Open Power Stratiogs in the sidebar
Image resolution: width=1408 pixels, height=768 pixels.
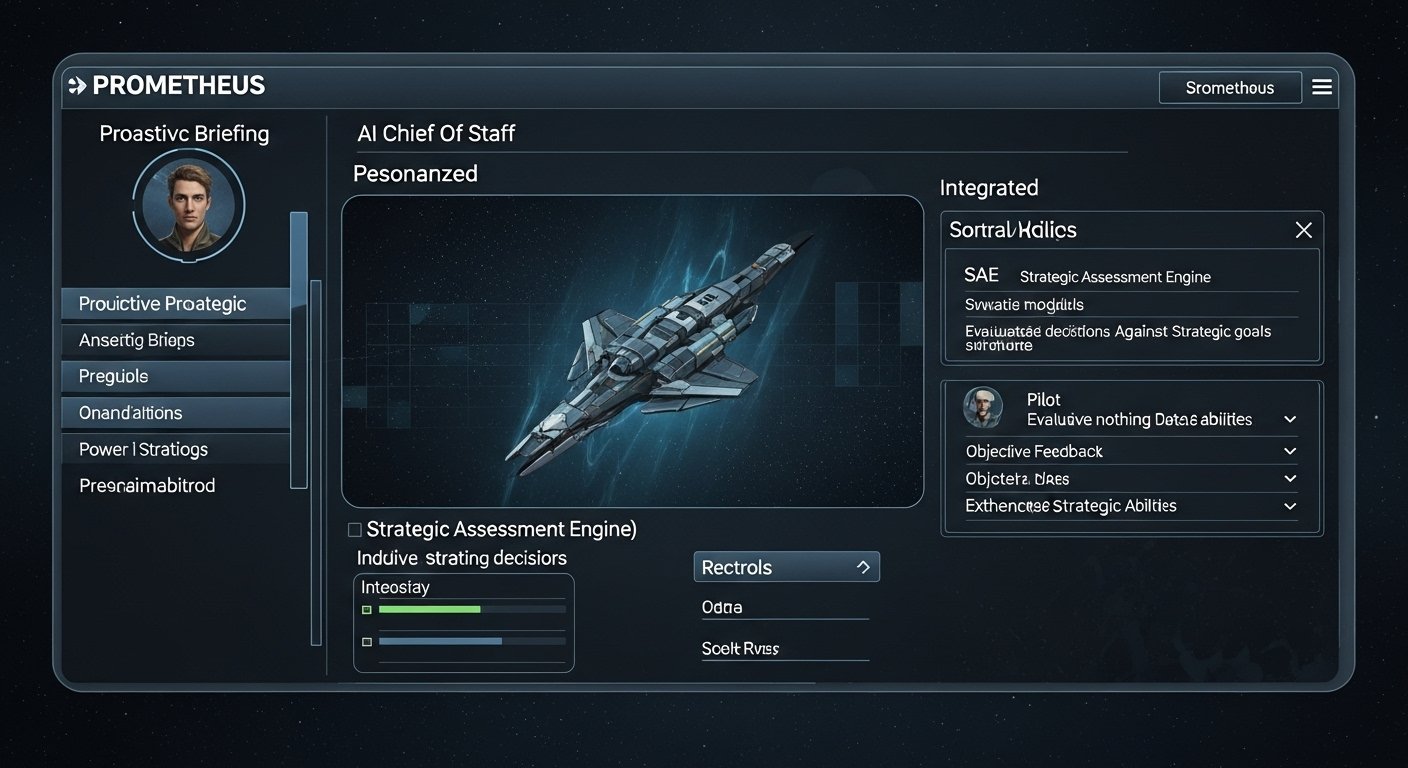pyautogui.click(x=175, y=449)
